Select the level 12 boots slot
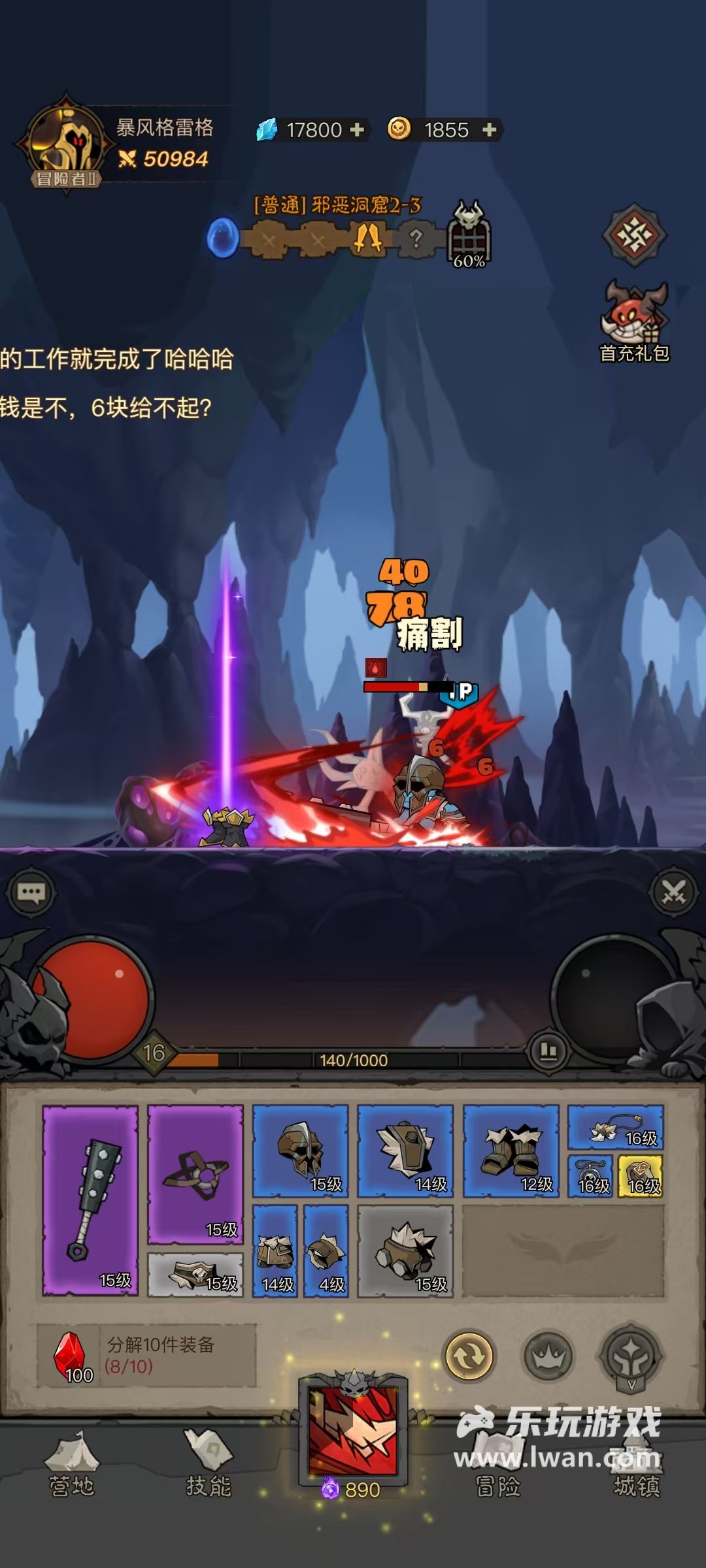Screen dimensions: 706x1568 pyautogui.click(x=511, y=1151)
